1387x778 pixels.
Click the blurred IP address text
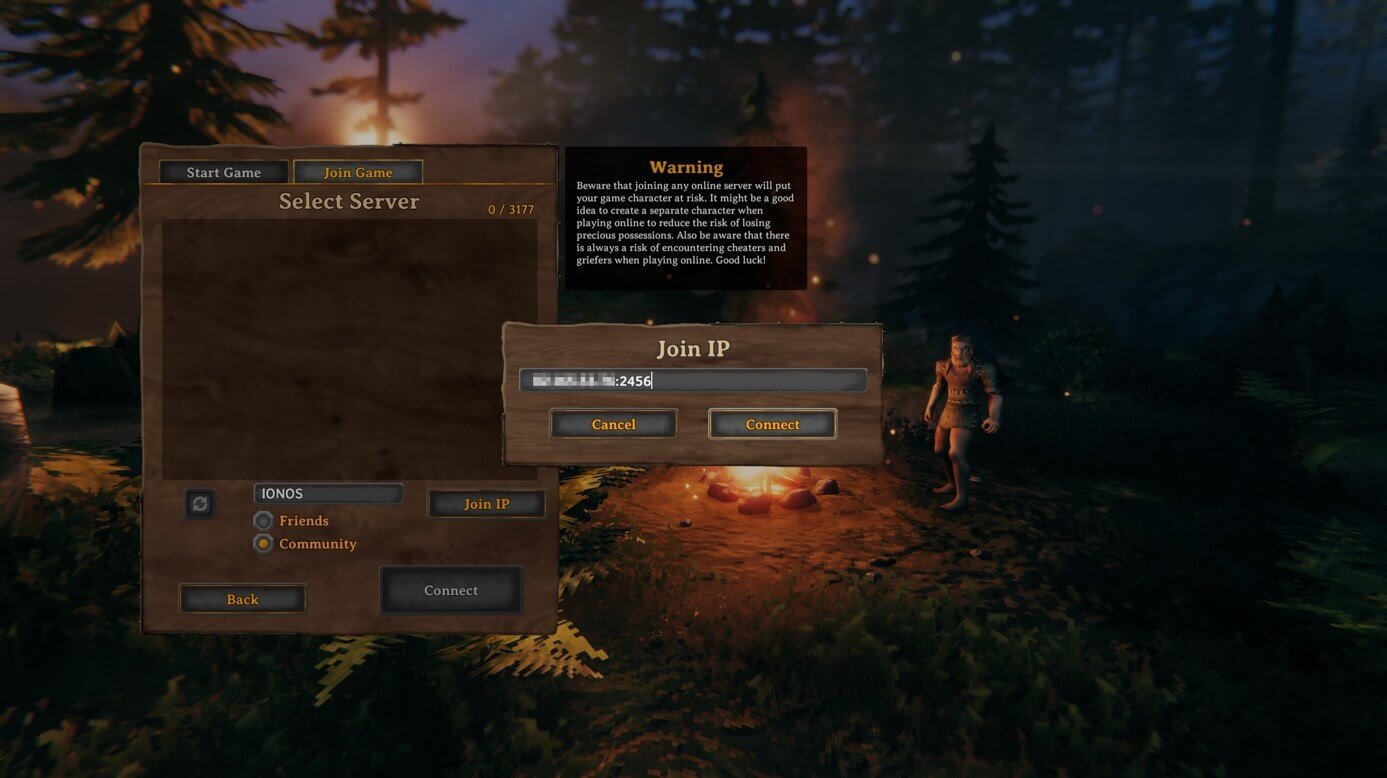pos(575,380)
